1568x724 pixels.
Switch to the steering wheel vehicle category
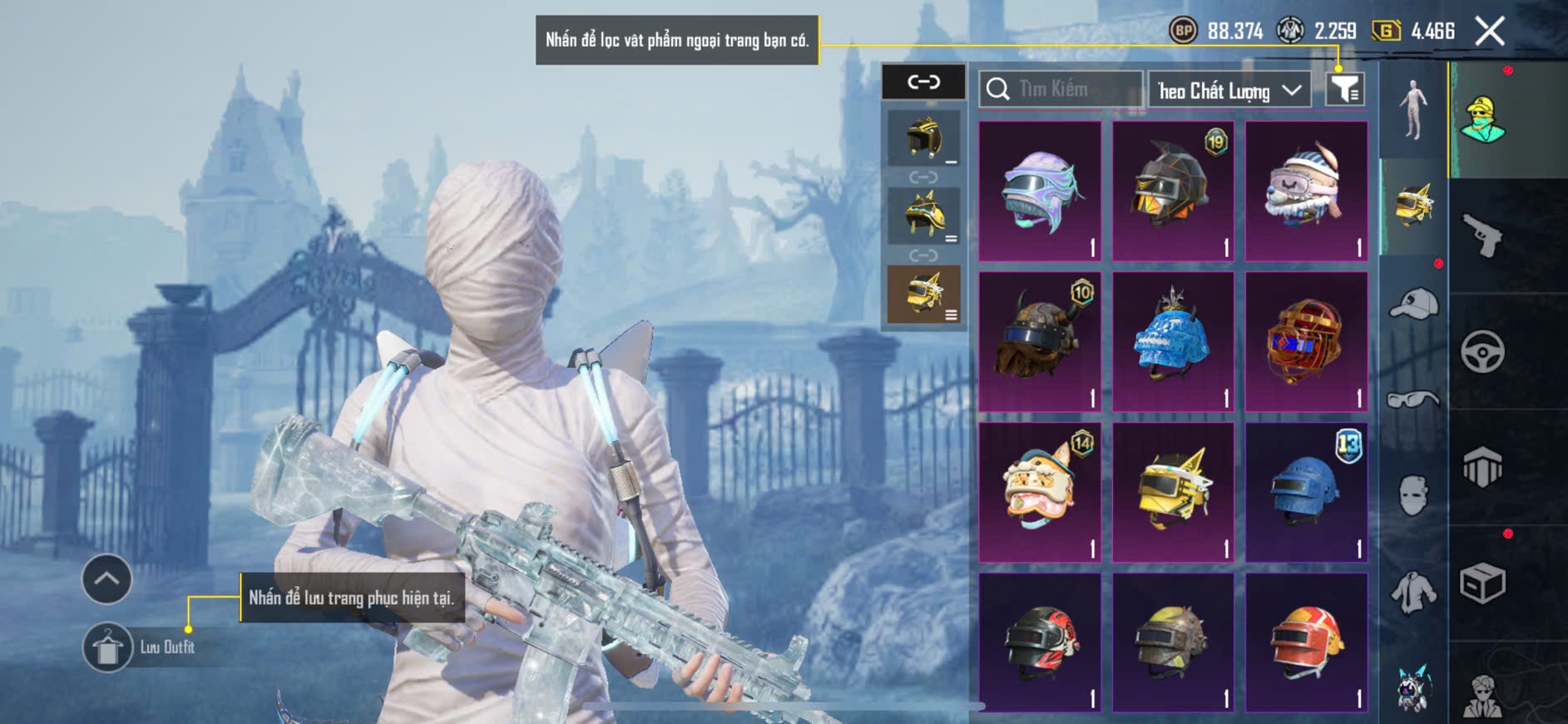(x=1482, y=352)
